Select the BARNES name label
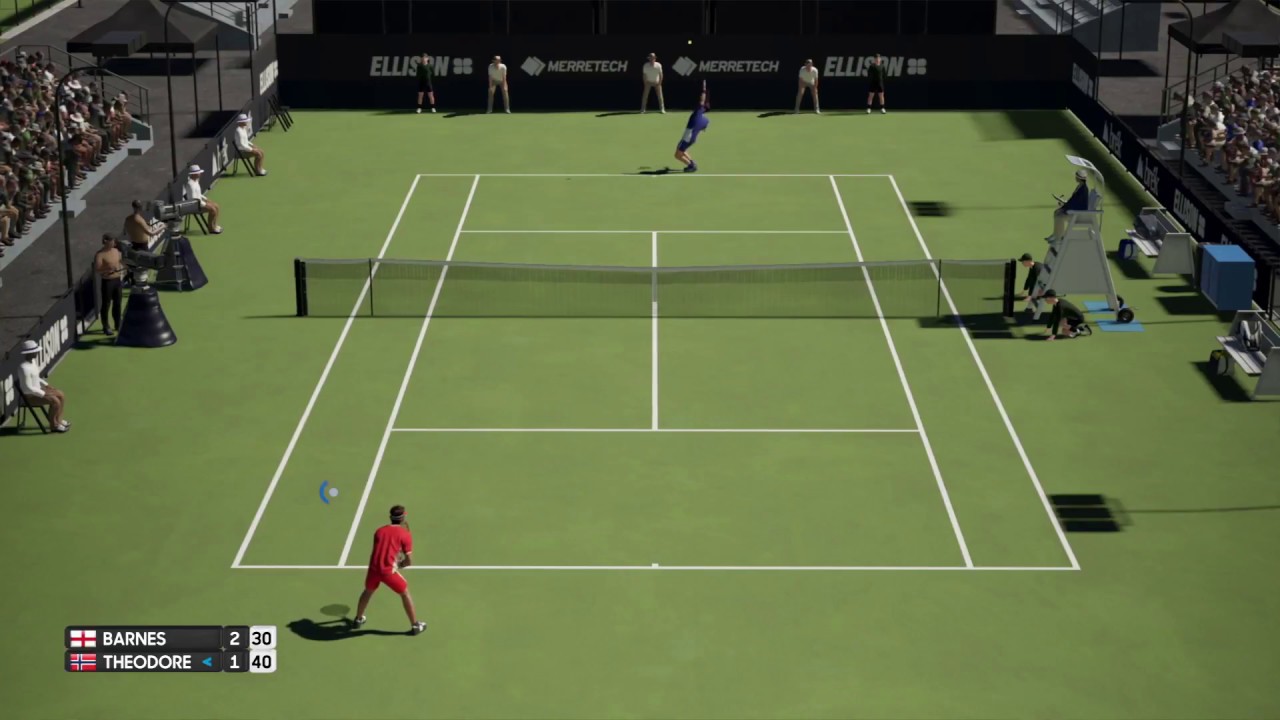Screen dimensions: 1280x720 [134, 638]
